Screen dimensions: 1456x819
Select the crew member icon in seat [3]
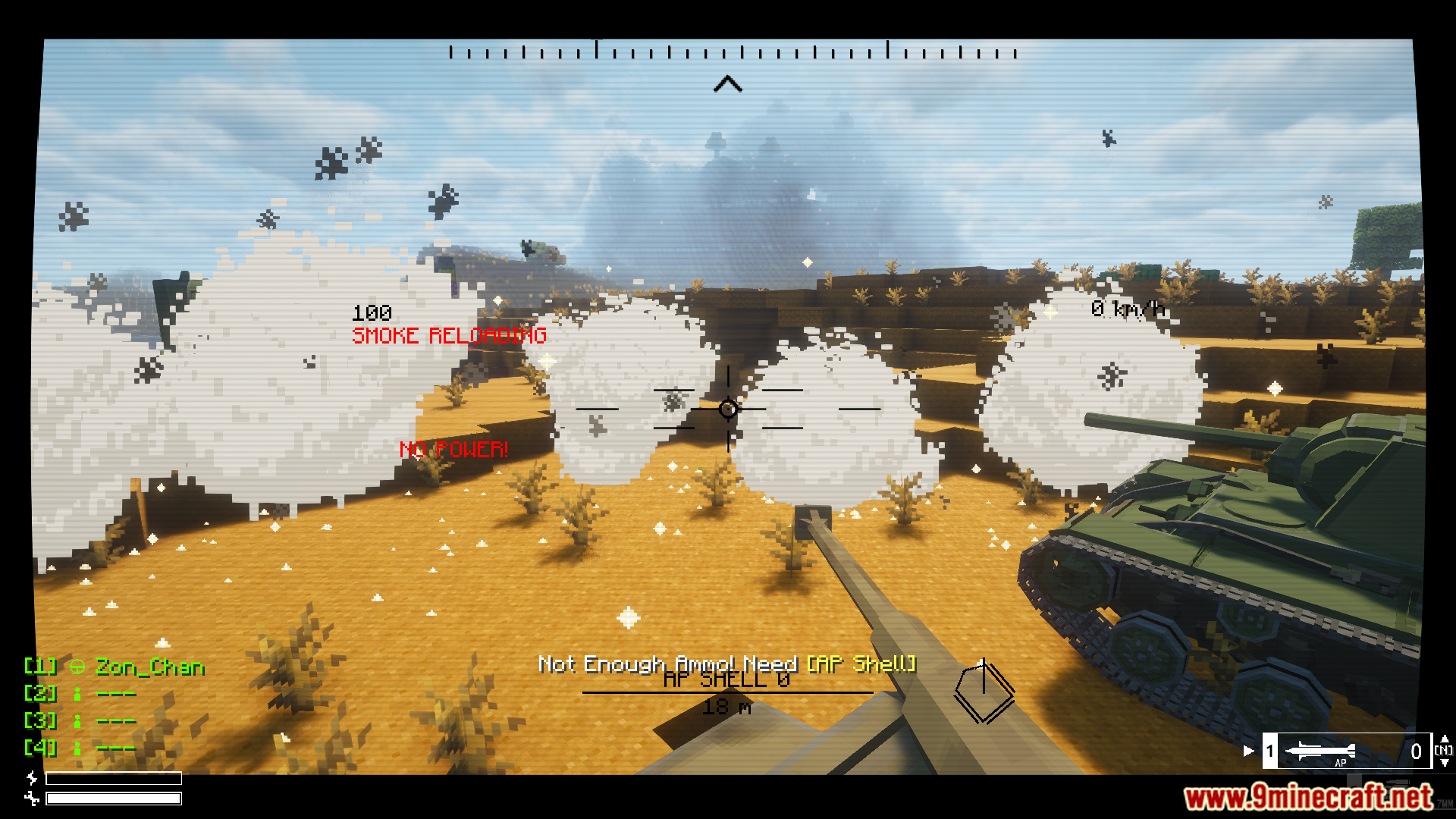77,722
